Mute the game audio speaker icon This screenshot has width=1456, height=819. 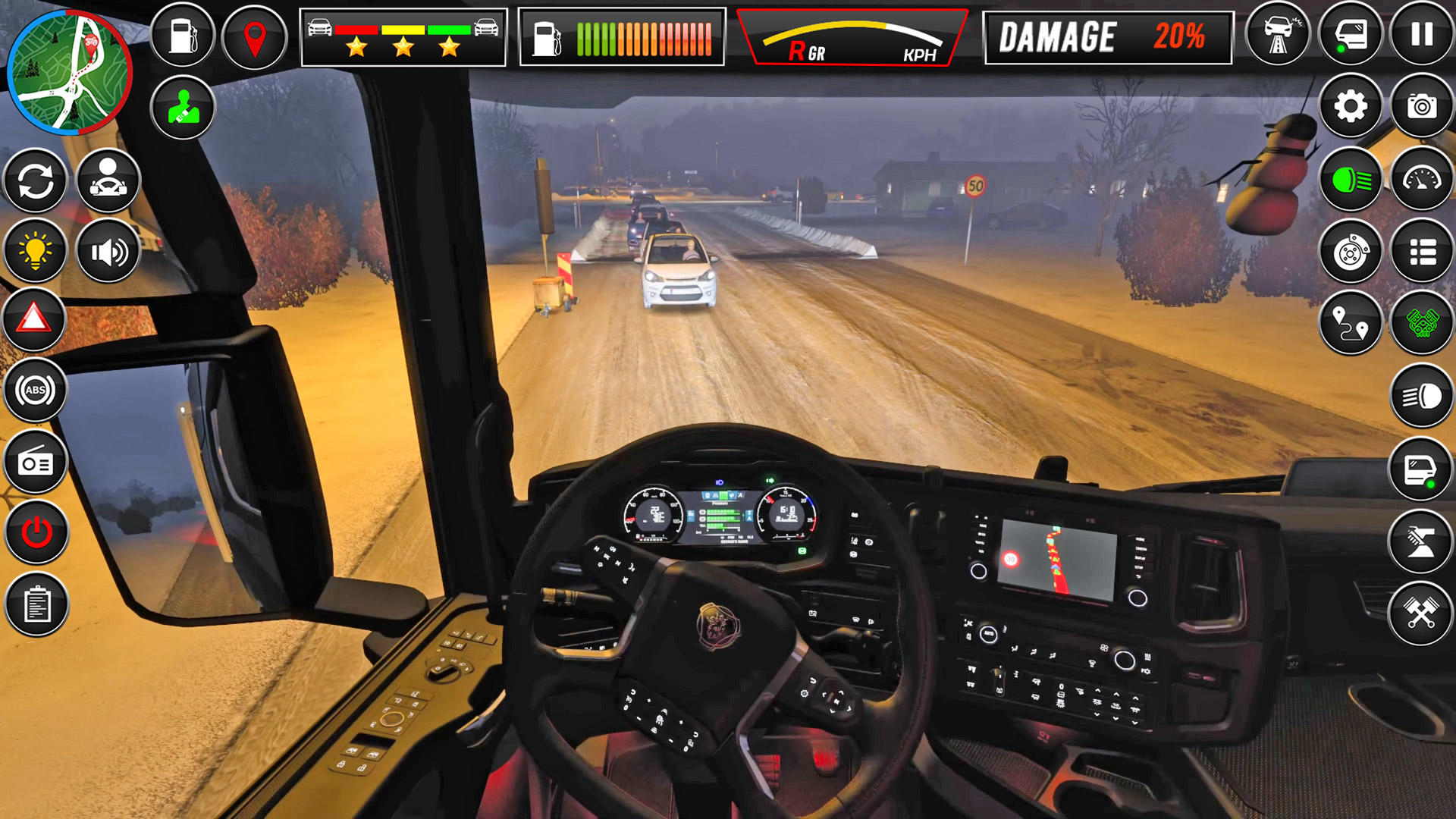108,250
